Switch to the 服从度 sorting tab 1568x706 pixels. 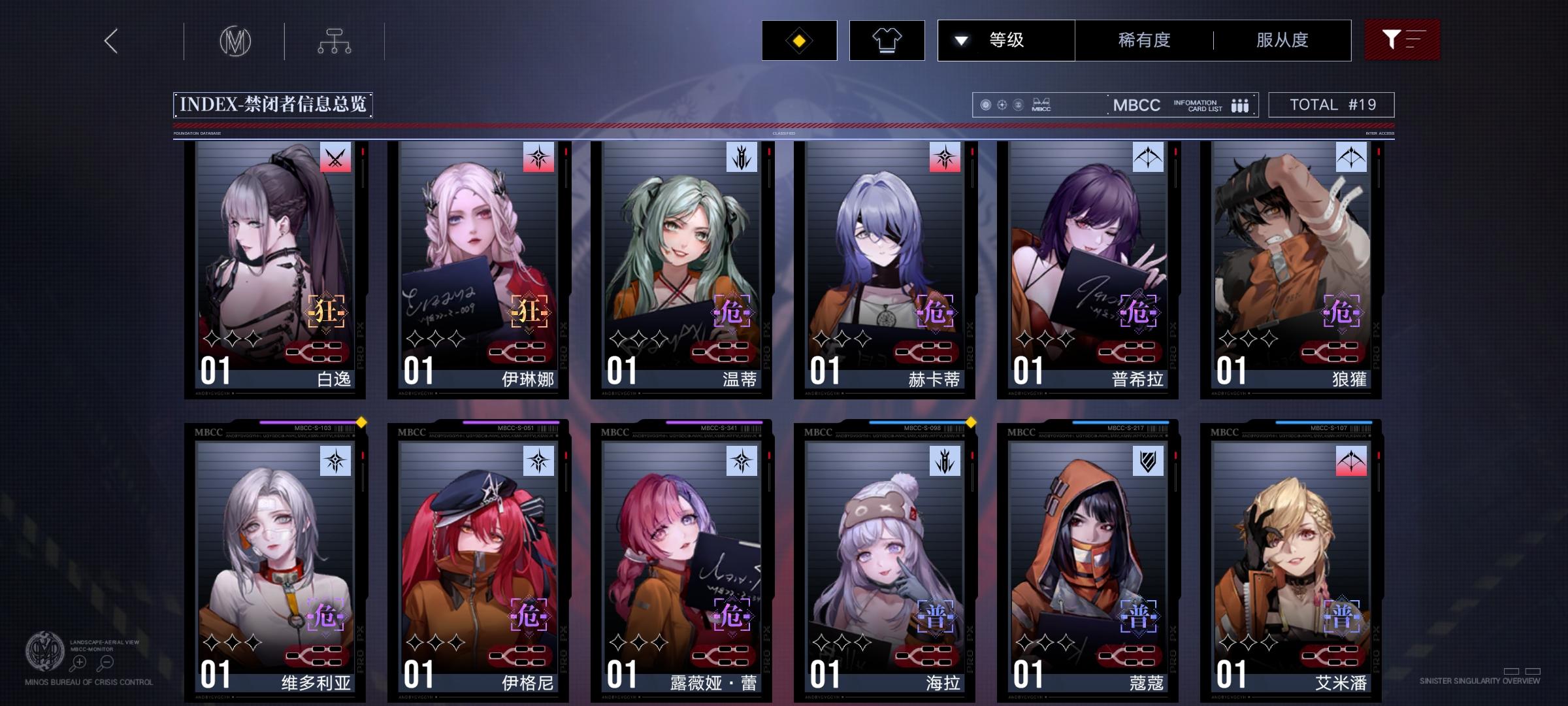[1282, 40]
